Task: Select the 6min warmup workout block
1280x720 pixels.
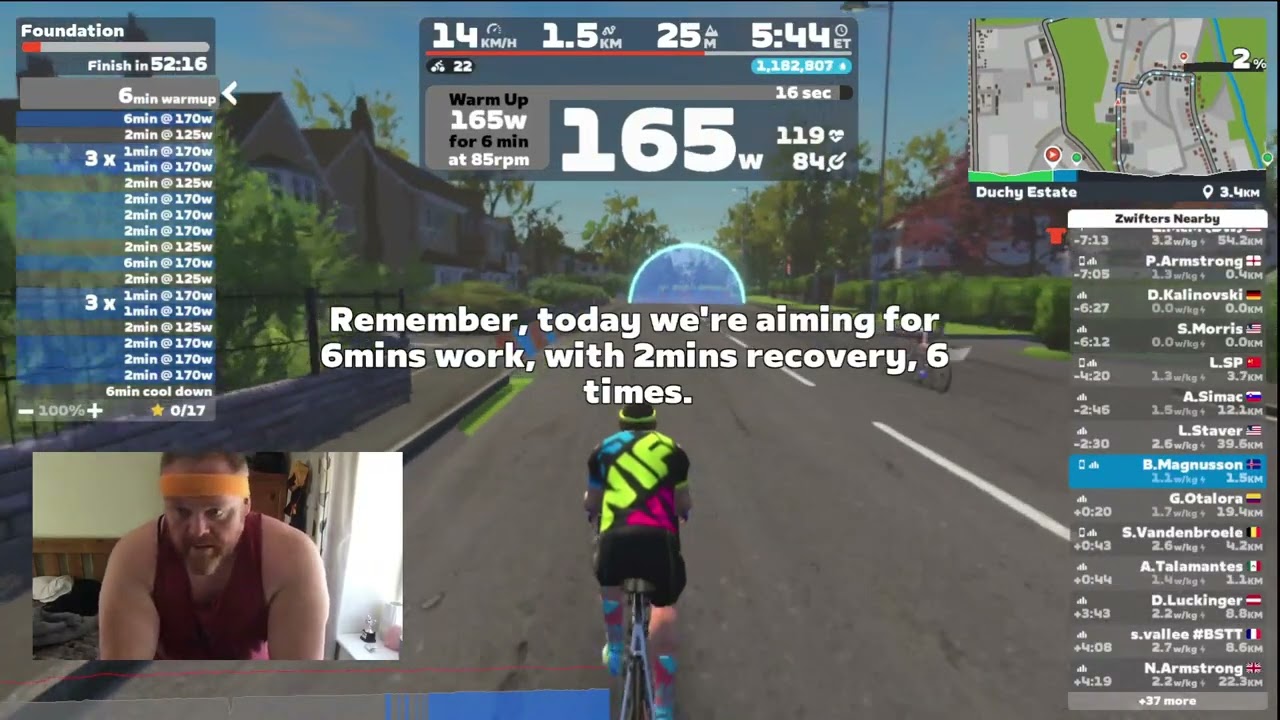Action: point(118,97)
